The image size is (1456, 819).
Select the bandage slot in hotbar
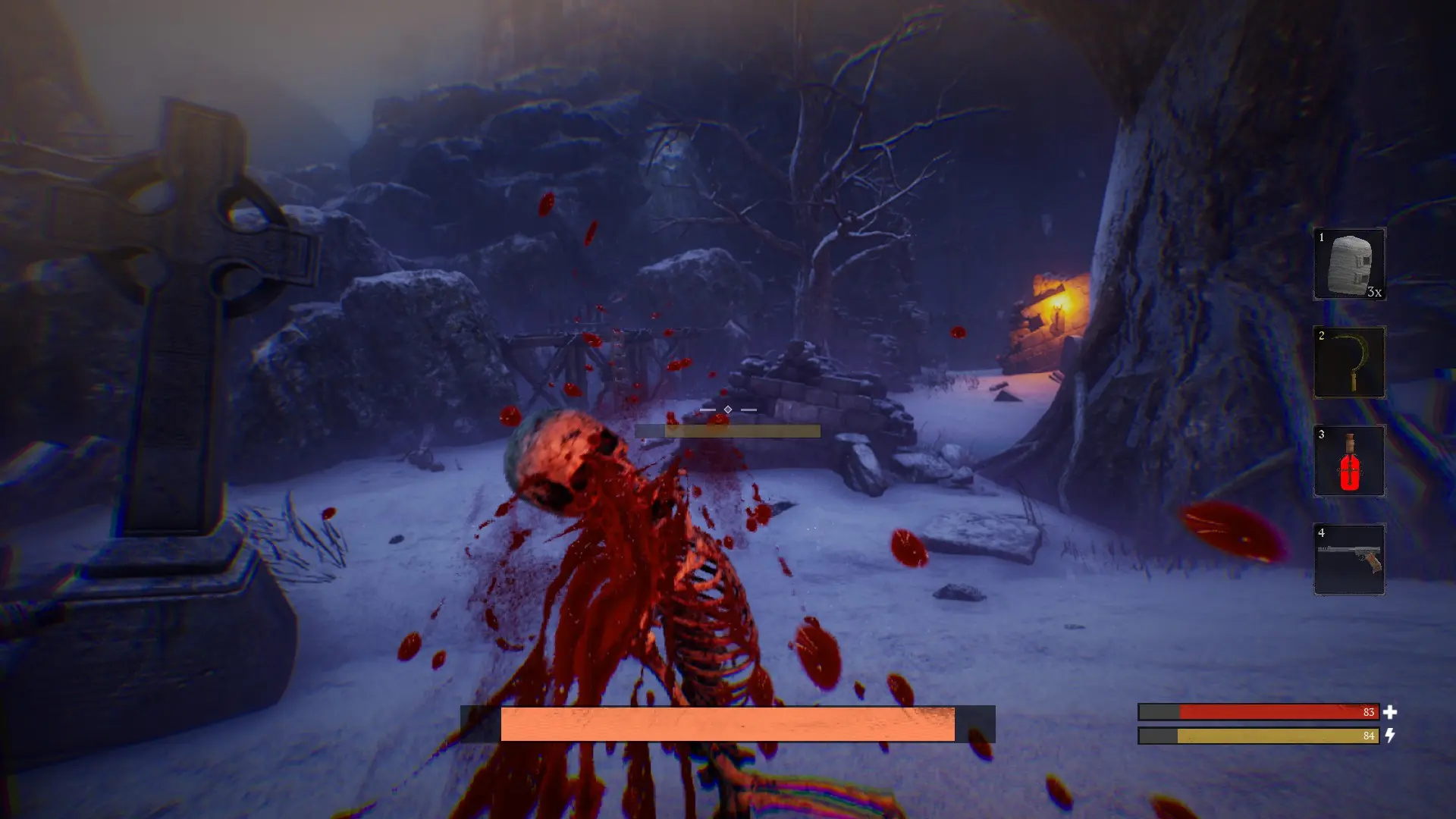1349,264
